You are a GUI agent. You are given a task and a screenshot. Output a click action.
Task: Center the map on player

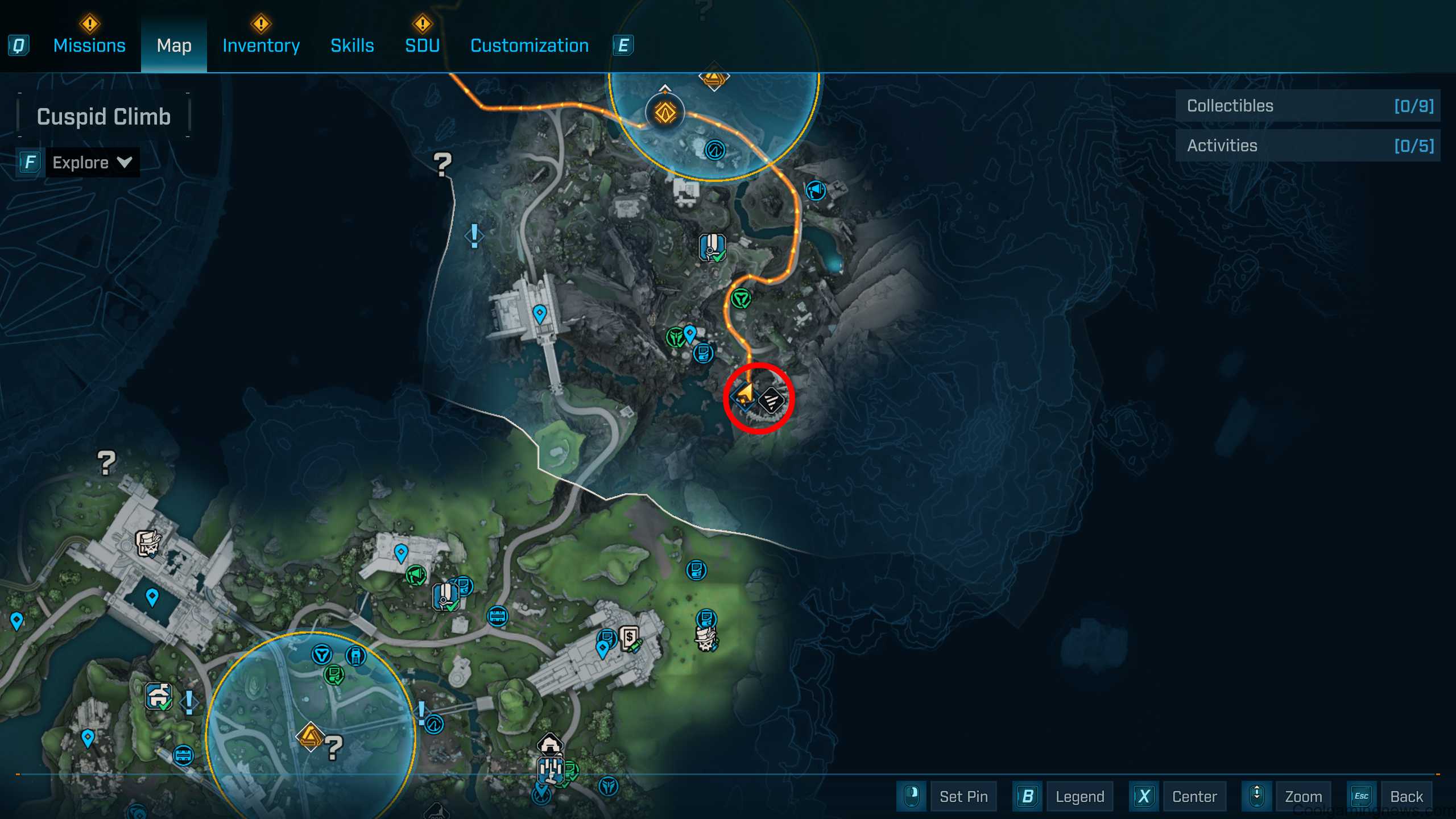point(1194,796)
